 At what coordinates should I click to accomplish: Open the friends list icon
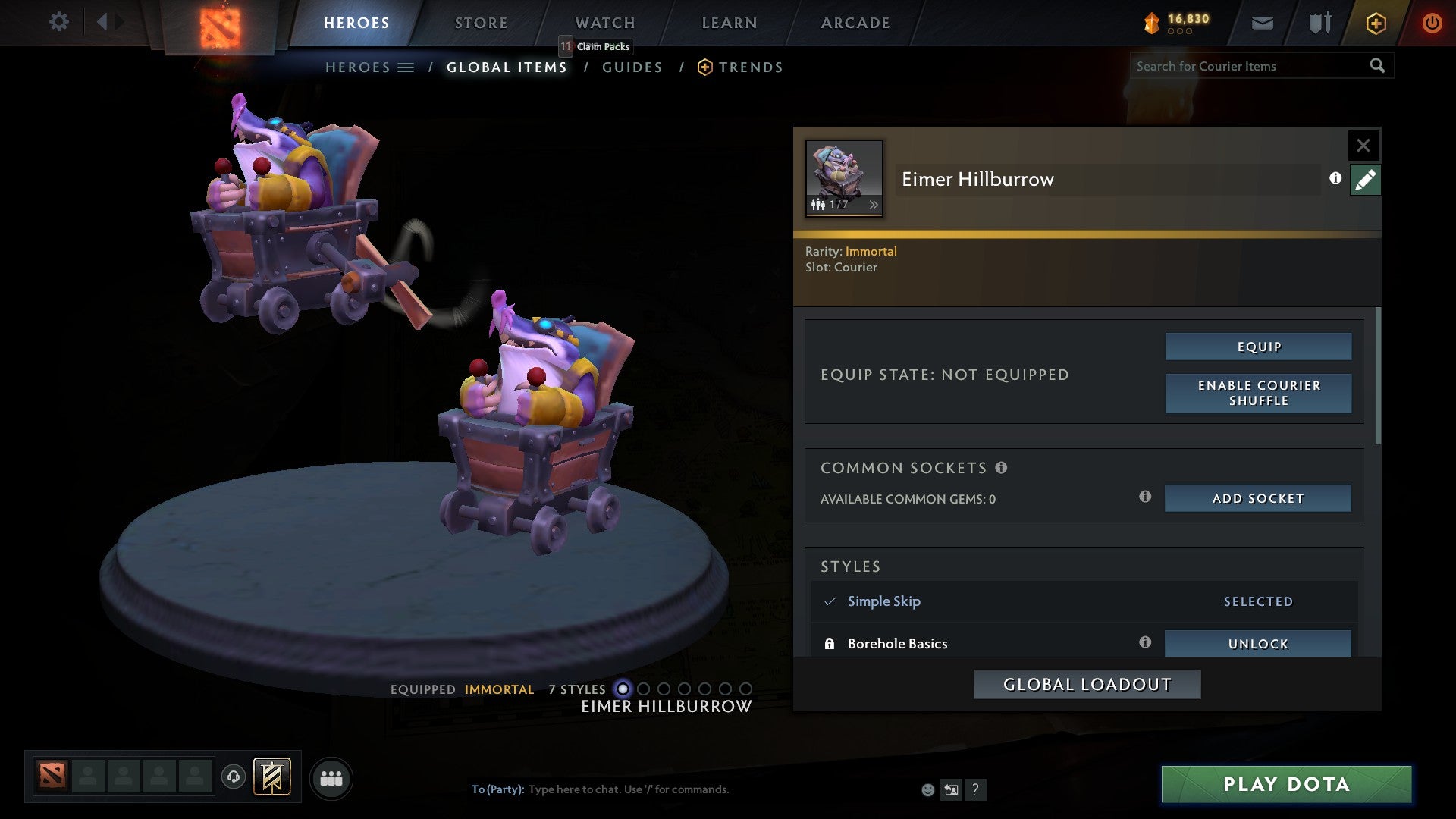331,777
